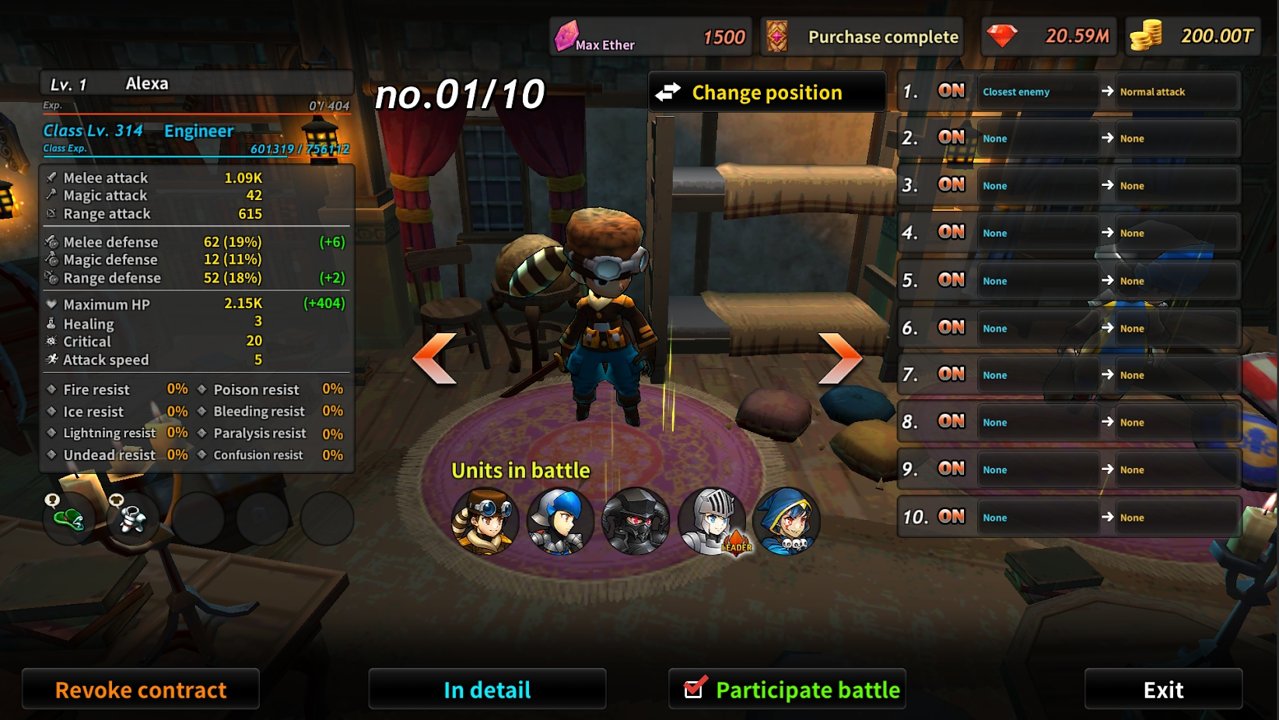Choose the dark masked unit portrait
Viewport: 1279px width, 720px height.
coord(635,521)
